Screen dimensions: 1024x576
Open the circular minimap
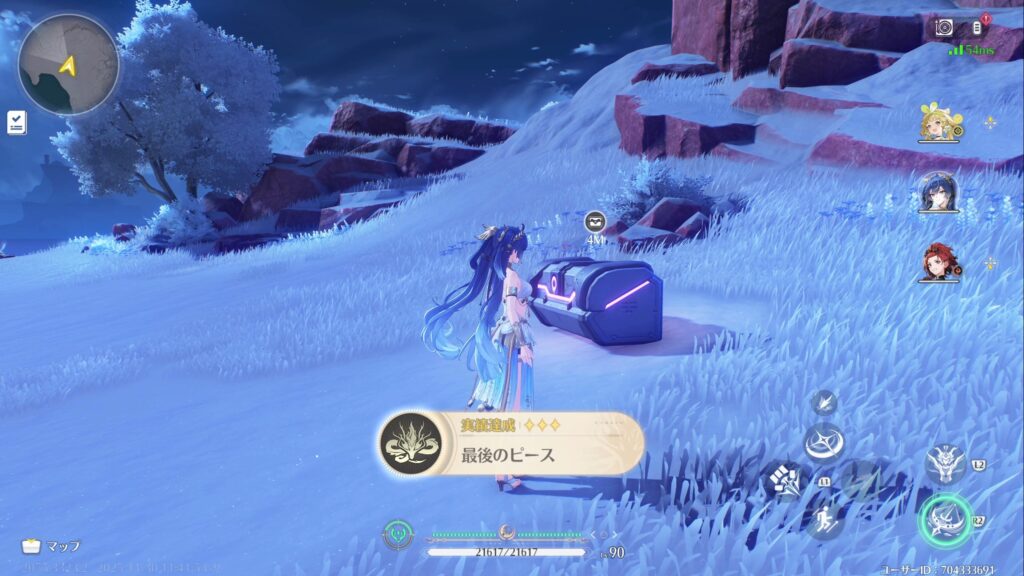(68, 64)
